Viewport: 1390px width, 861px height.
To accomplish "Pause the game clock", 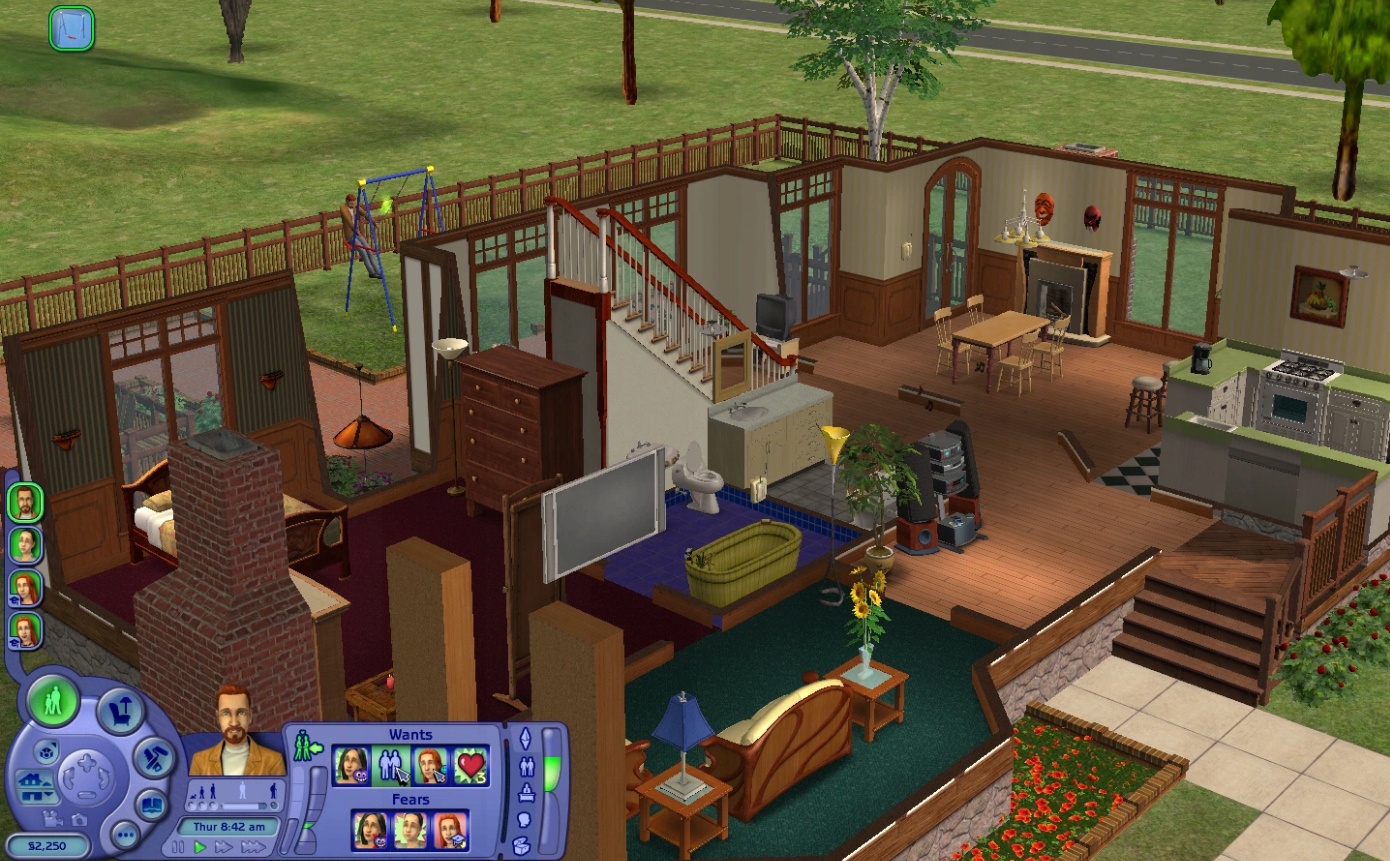I will 177,846.
